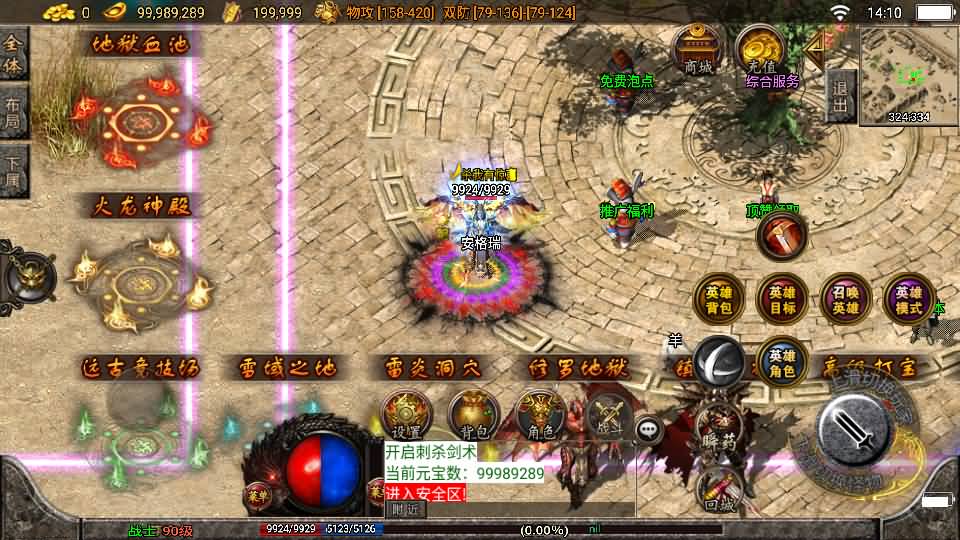Open the 设置 settings menu
Viewport: 960px width, 540px height.
point(406,415)
